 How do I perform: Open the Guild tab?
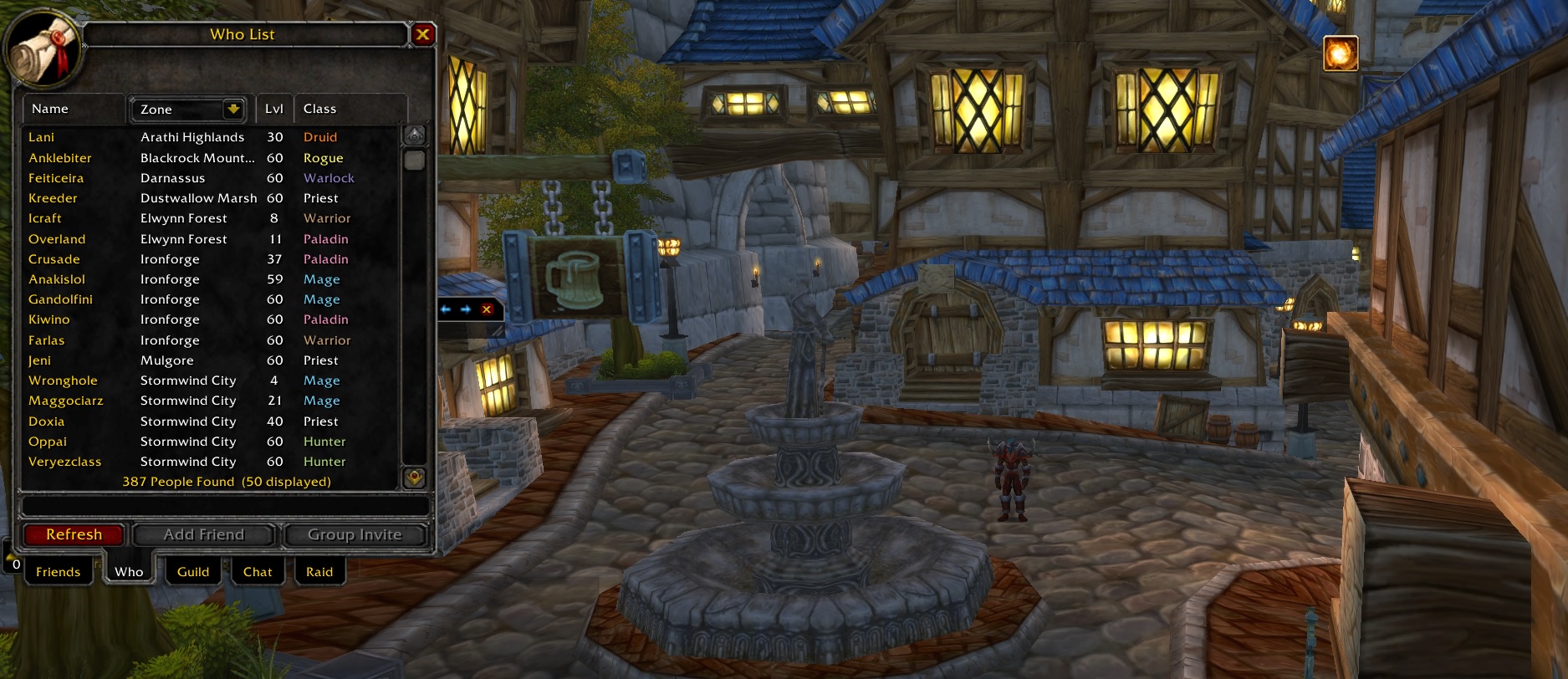click(193, 572)
